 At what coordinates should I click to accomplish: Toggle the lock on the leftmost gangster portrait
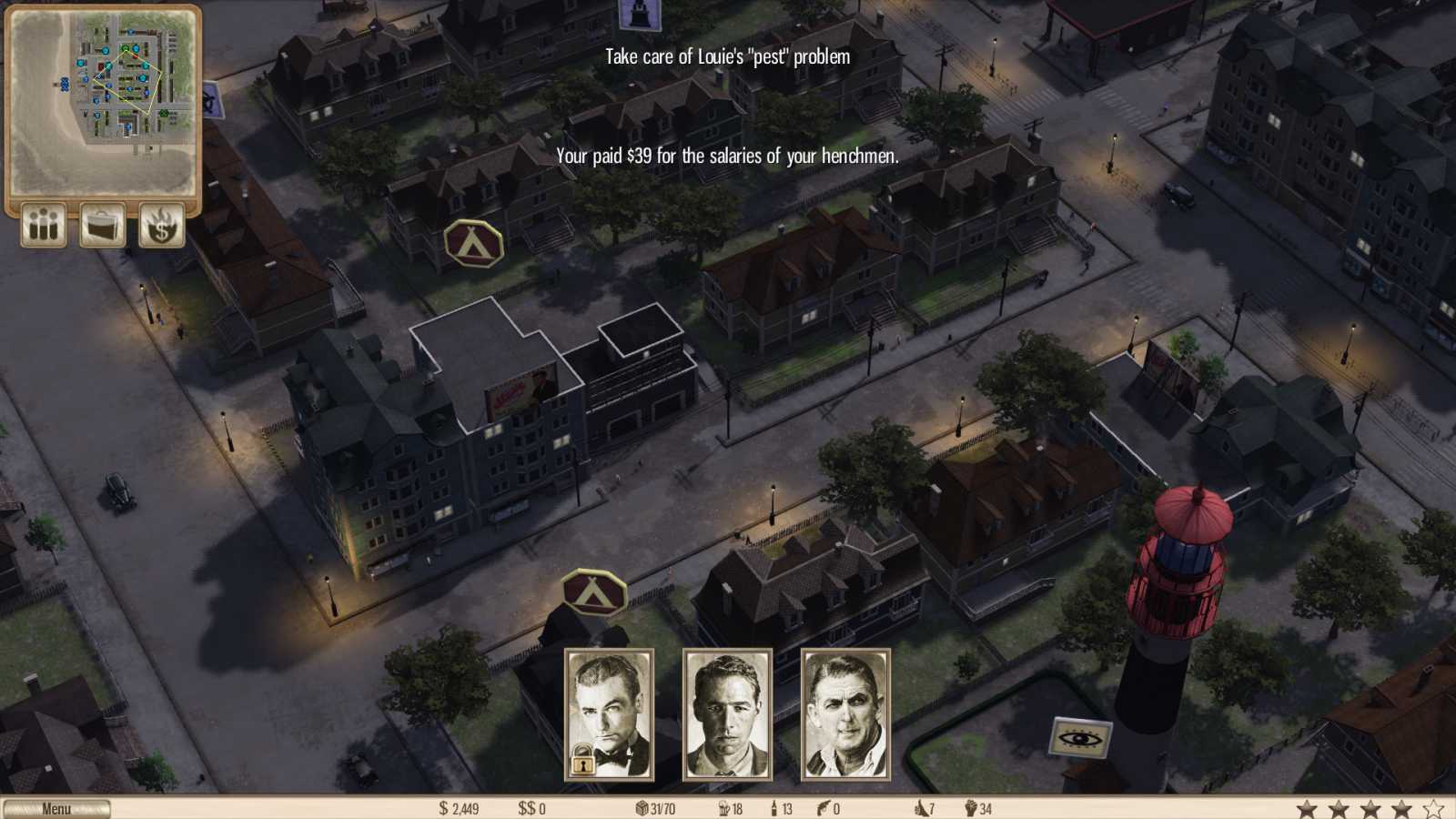(582, 761)
